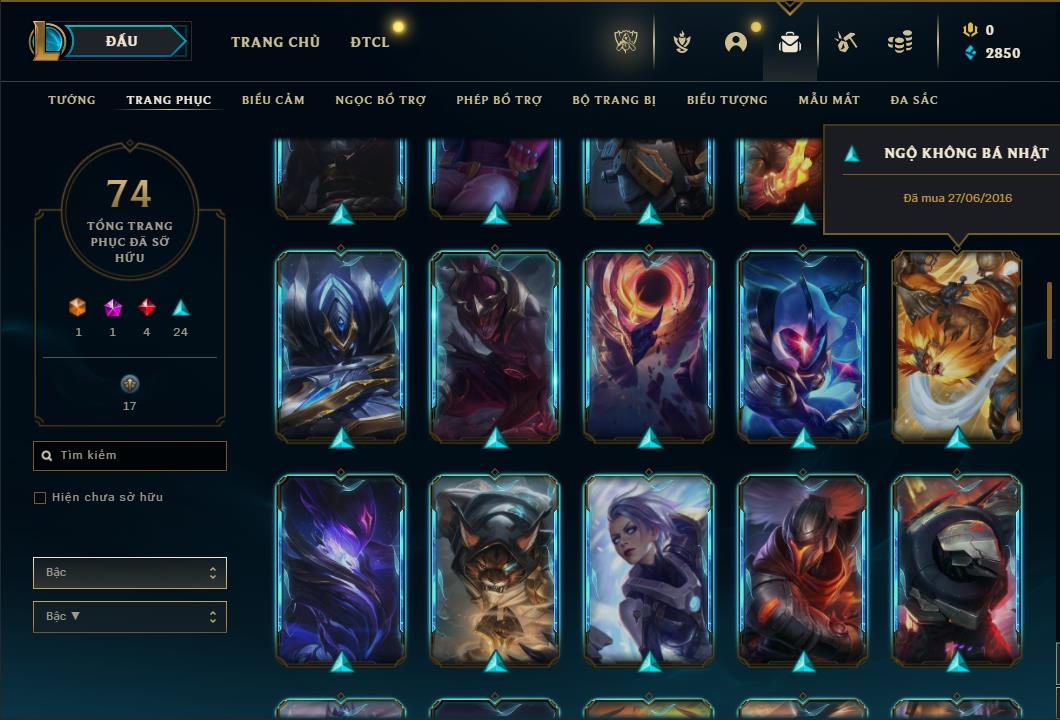Viewport: 1060px width, 720px height.
Task: Open the ĐTCL game mode menu
Action: [370, 42]
